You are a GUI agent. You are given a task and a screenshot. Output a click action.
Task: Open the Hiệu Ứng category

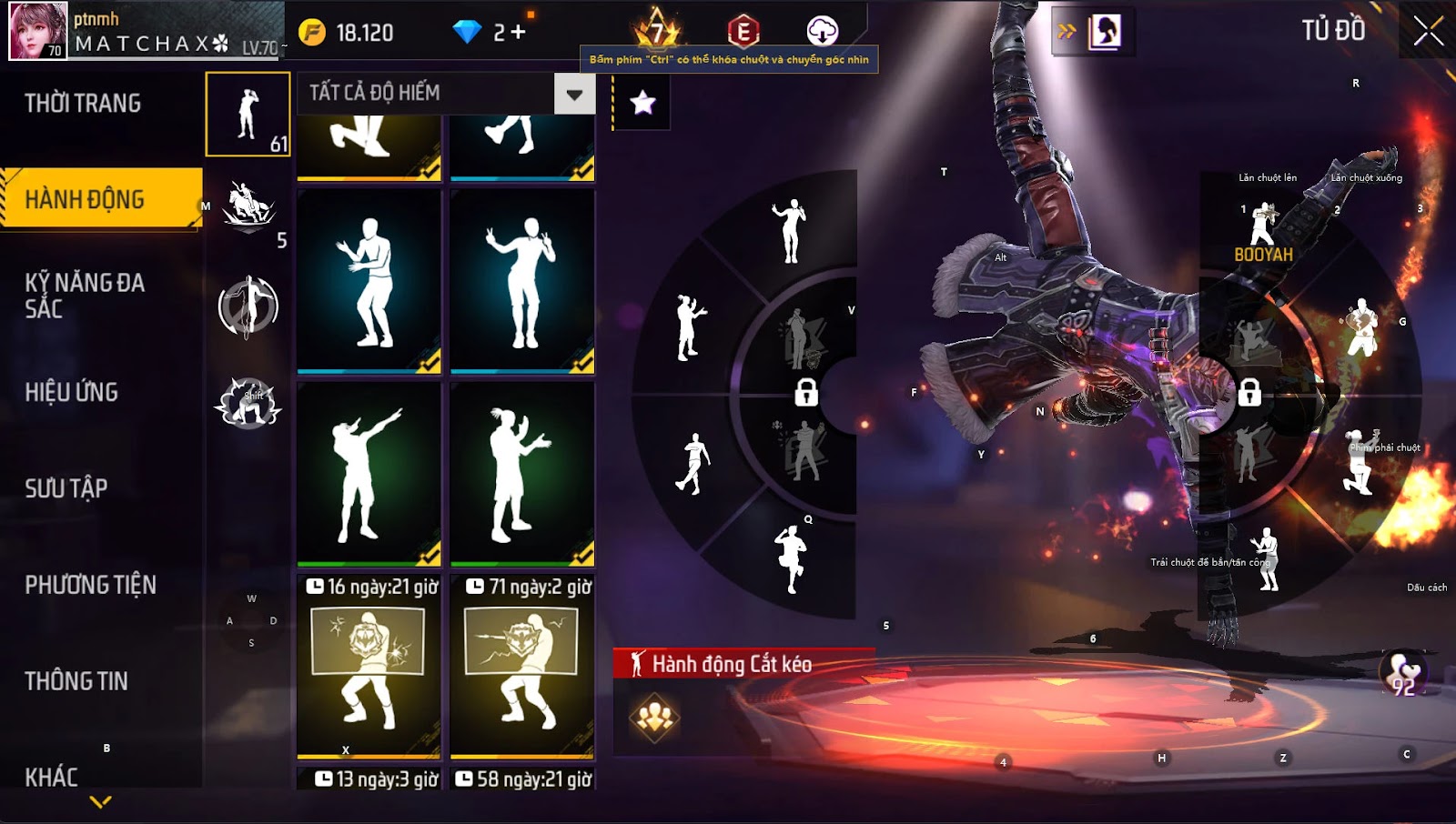(72, 392)
